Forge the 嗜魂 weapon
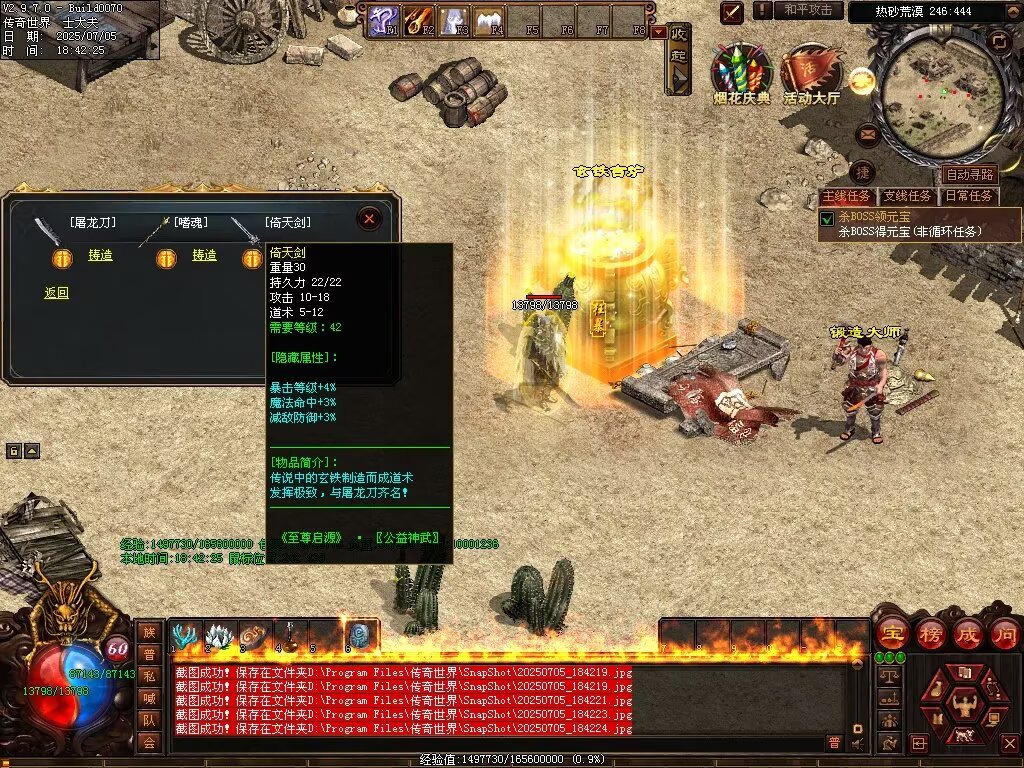The width and height of the screenshot is (1024, 768). 204,255
